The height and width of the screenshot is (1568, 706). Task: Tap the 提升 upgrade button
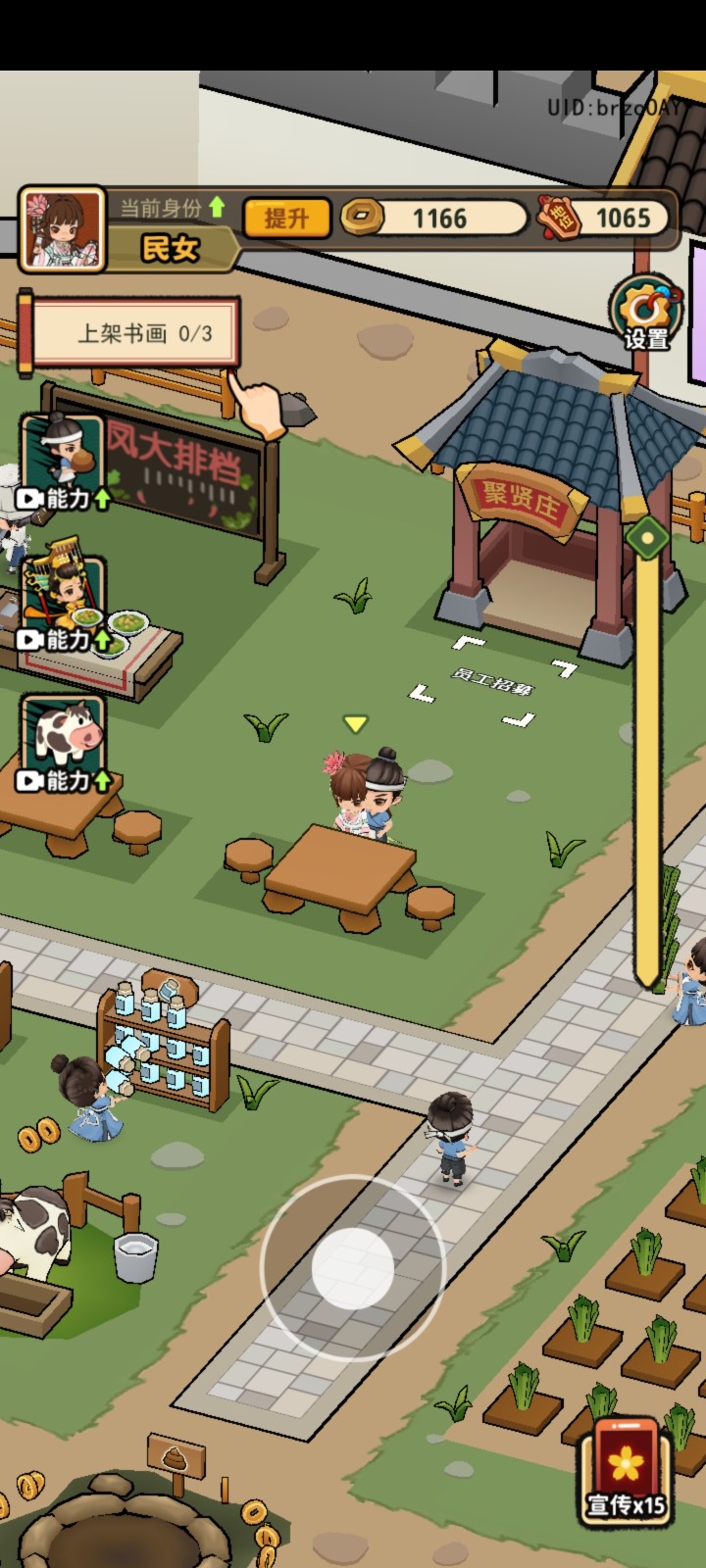click(285, 218)
